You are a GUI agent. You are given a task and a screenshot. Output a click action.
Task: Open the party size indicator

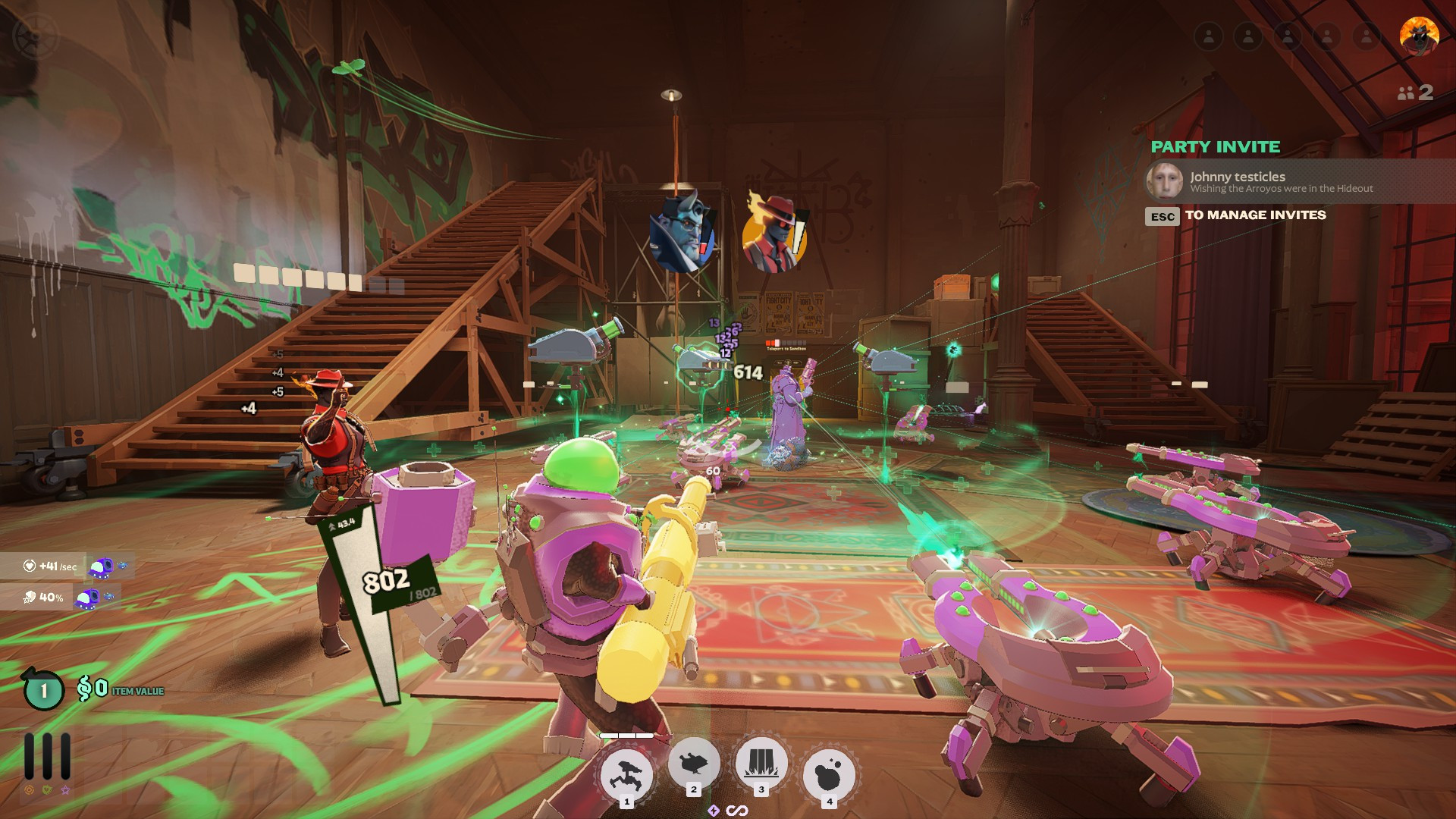pyautogui.click(x=1415, y=93)
